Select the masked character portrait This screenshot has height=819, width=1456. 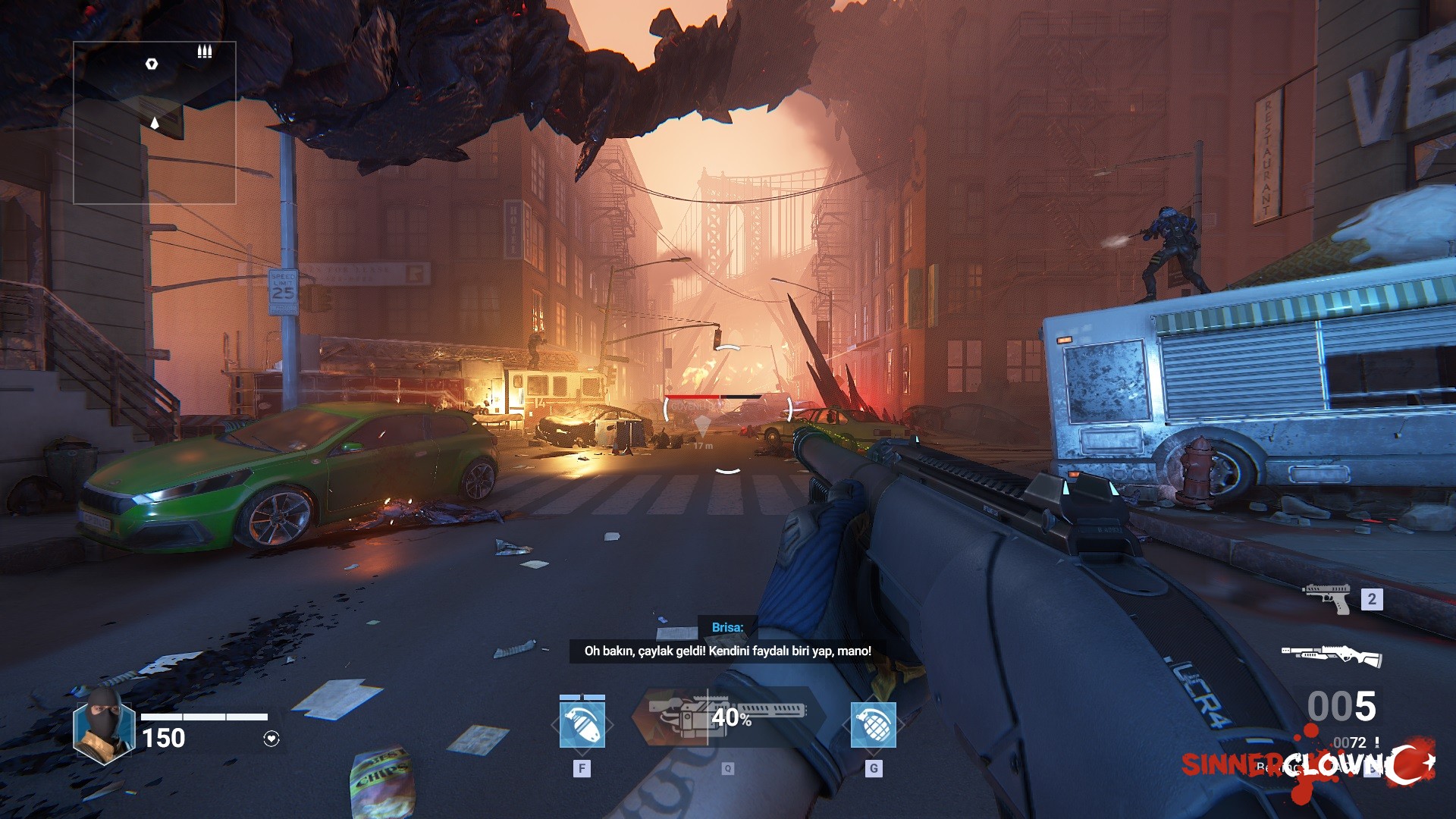104,726
